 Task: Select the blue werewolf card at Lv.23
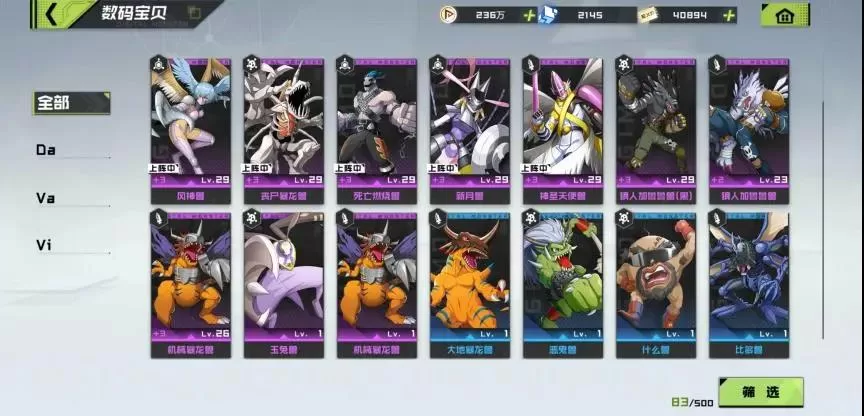pos(748,120)
